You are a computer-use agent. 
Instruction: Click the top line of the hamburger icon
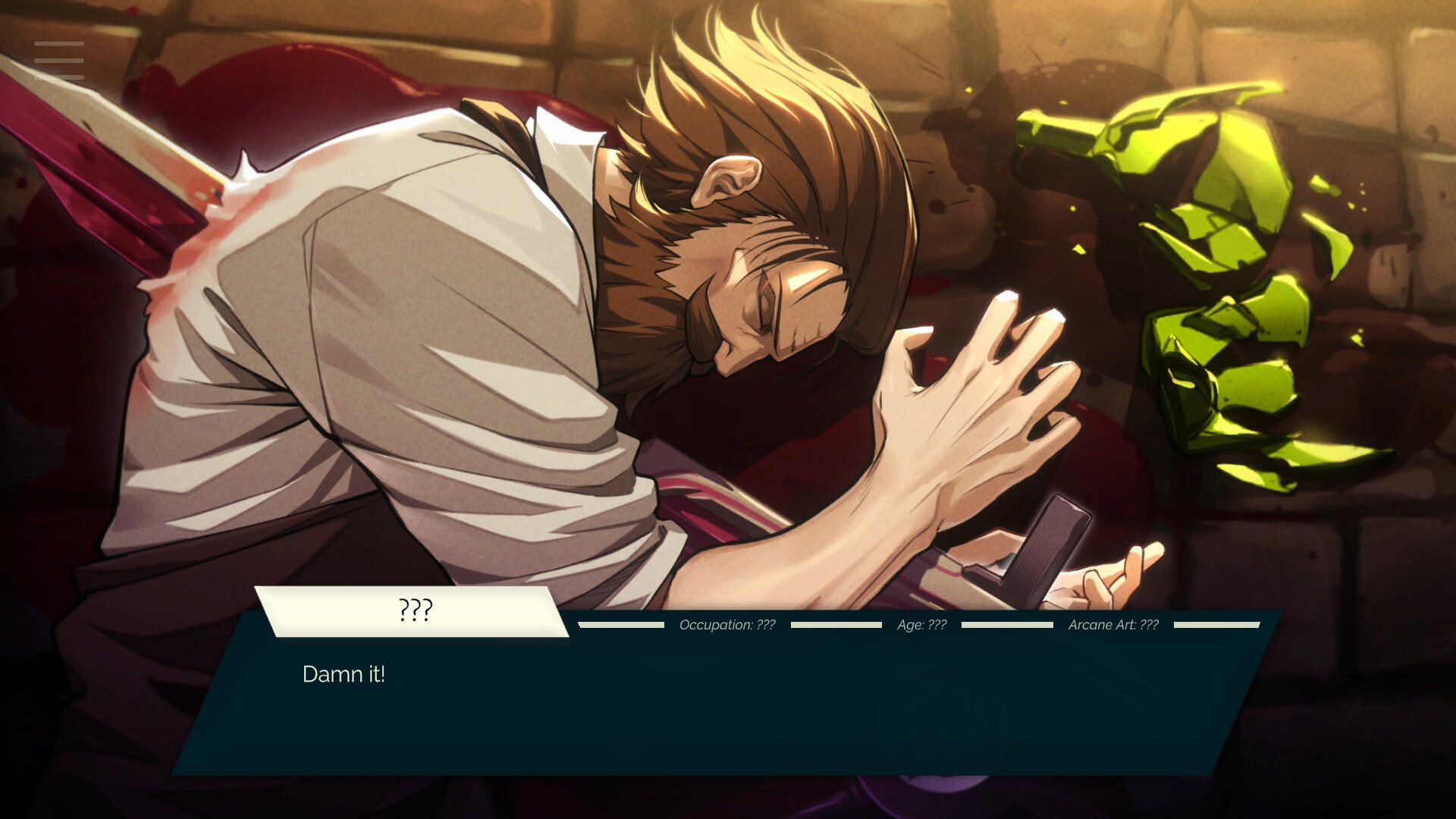(x=59, y=44)
